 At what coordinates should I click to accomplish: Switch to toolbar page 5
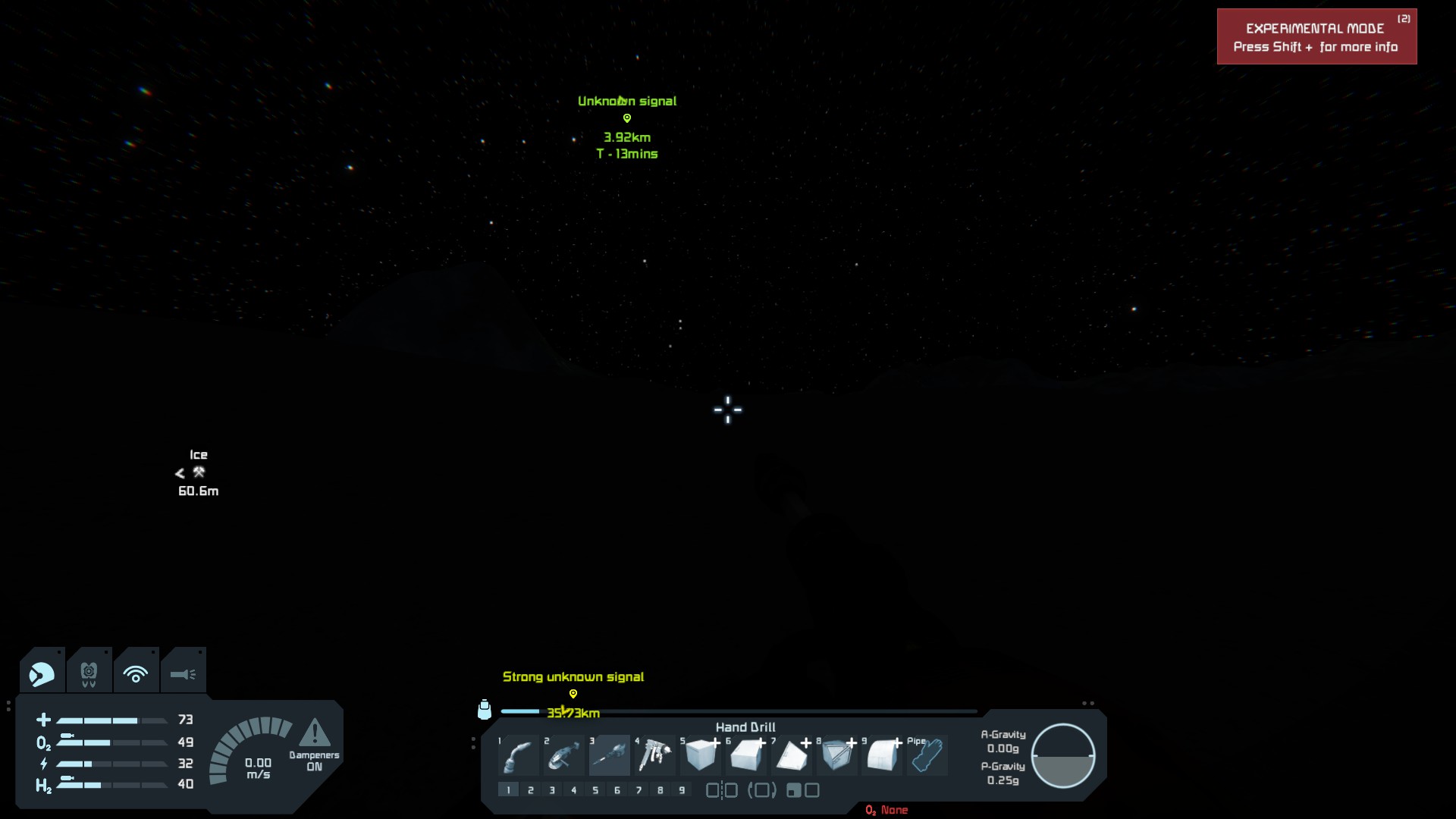595,790
